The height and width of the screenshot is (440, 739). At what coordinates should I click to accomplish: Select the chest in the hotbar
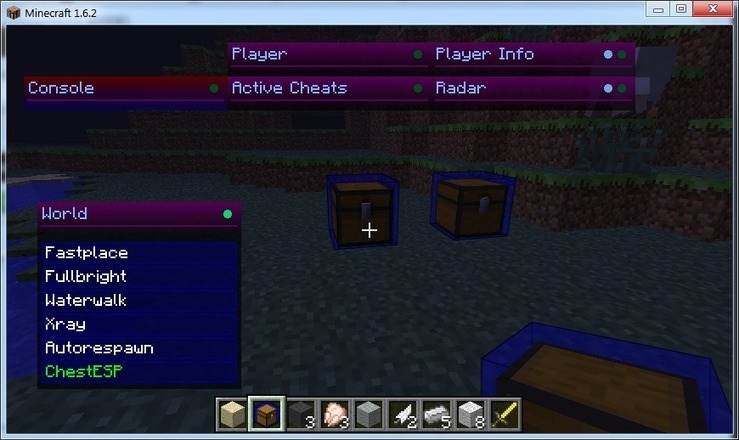point(266,414)
